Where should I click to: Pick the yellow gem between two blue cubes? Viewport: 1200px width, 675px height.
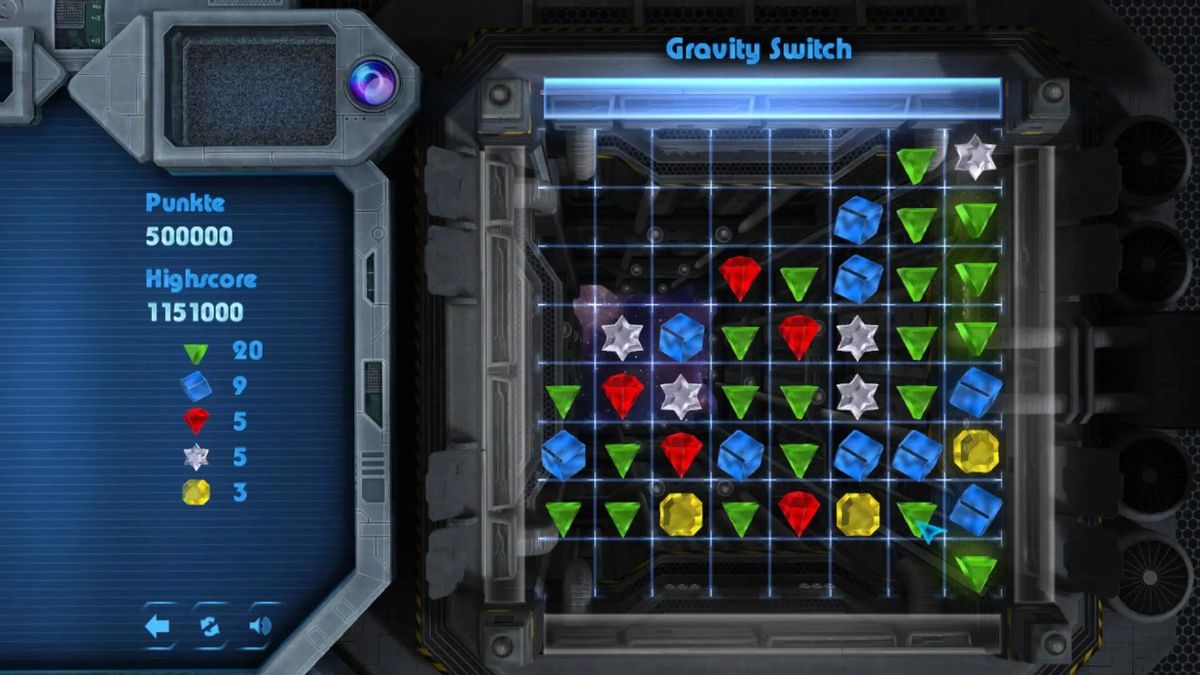pos(975,450)
